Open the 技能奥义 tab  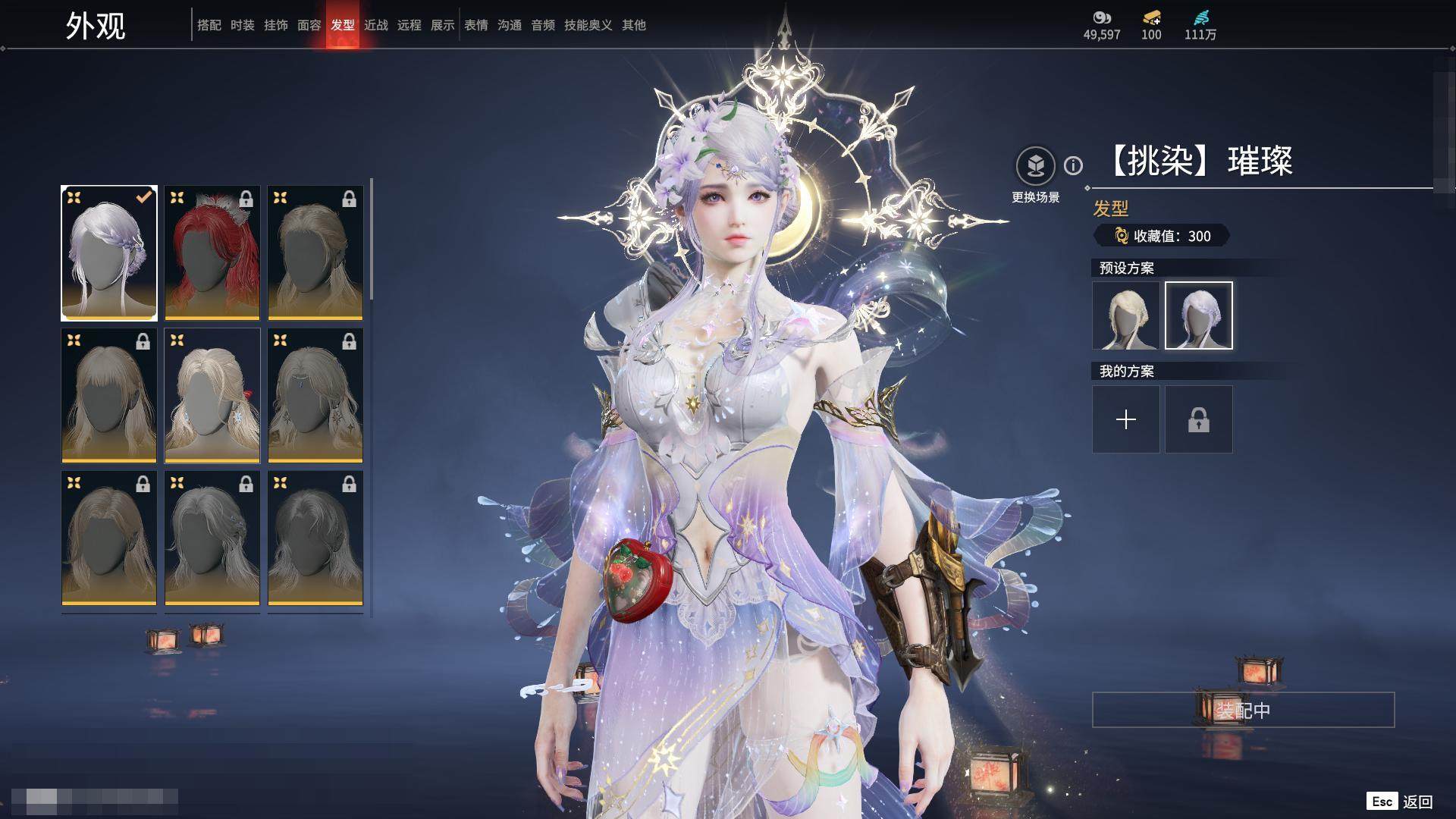click(x=588, y=25)
